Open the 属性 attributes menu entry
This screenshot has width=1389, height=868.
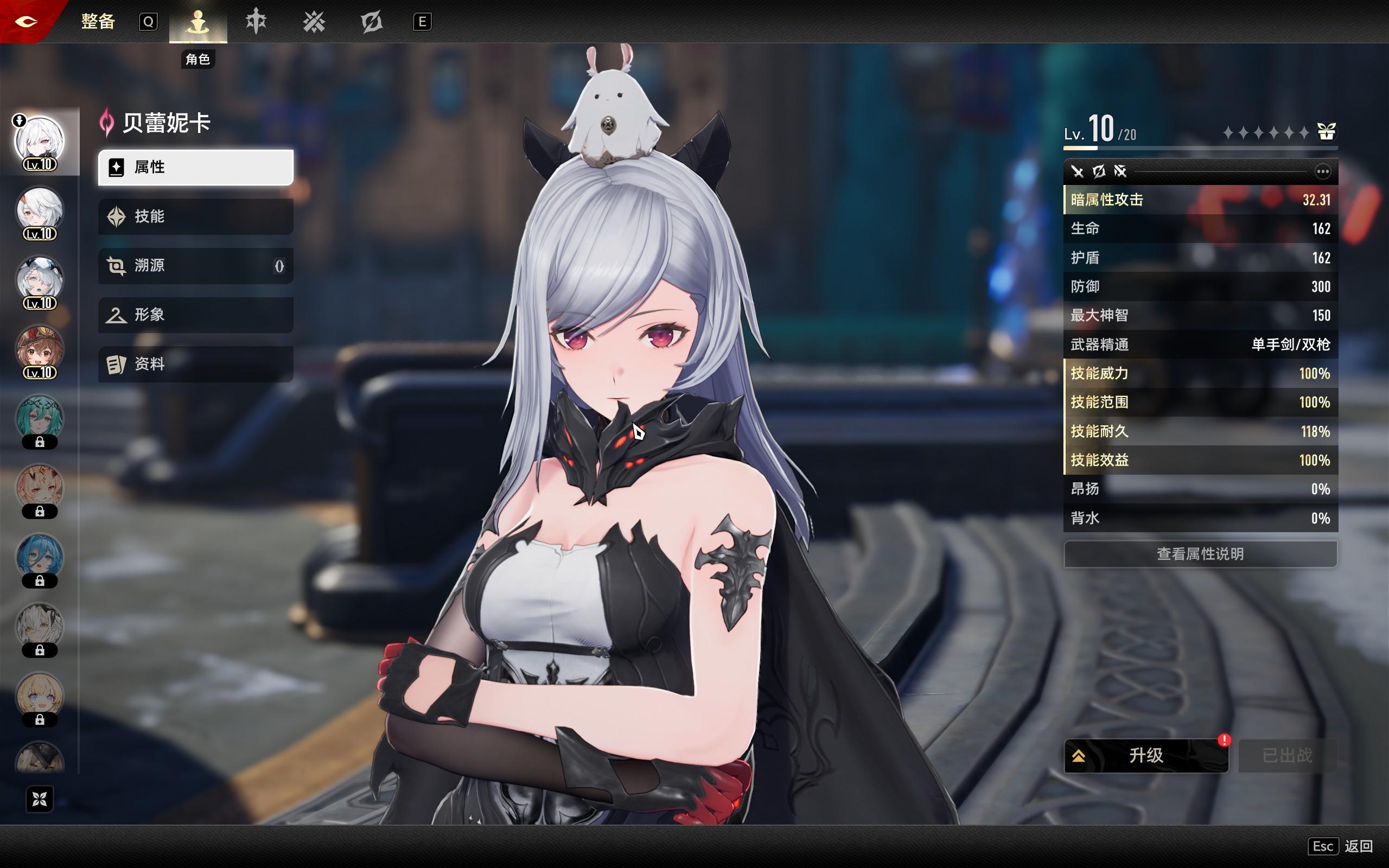(195, 168)
